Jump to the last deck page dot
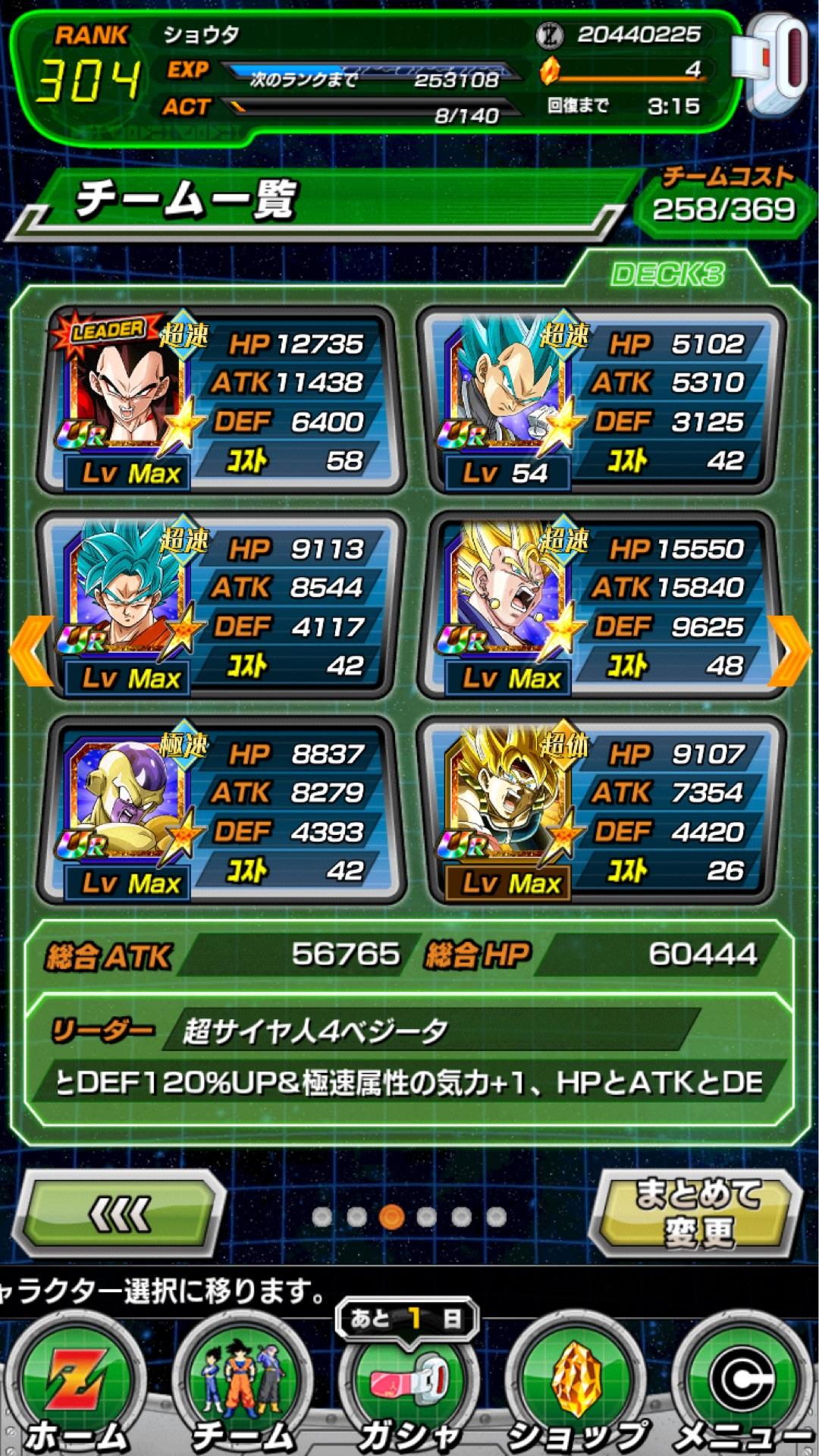This screenshot has width=819, height=1456. pyautogui.click(x=497, y=1216)
